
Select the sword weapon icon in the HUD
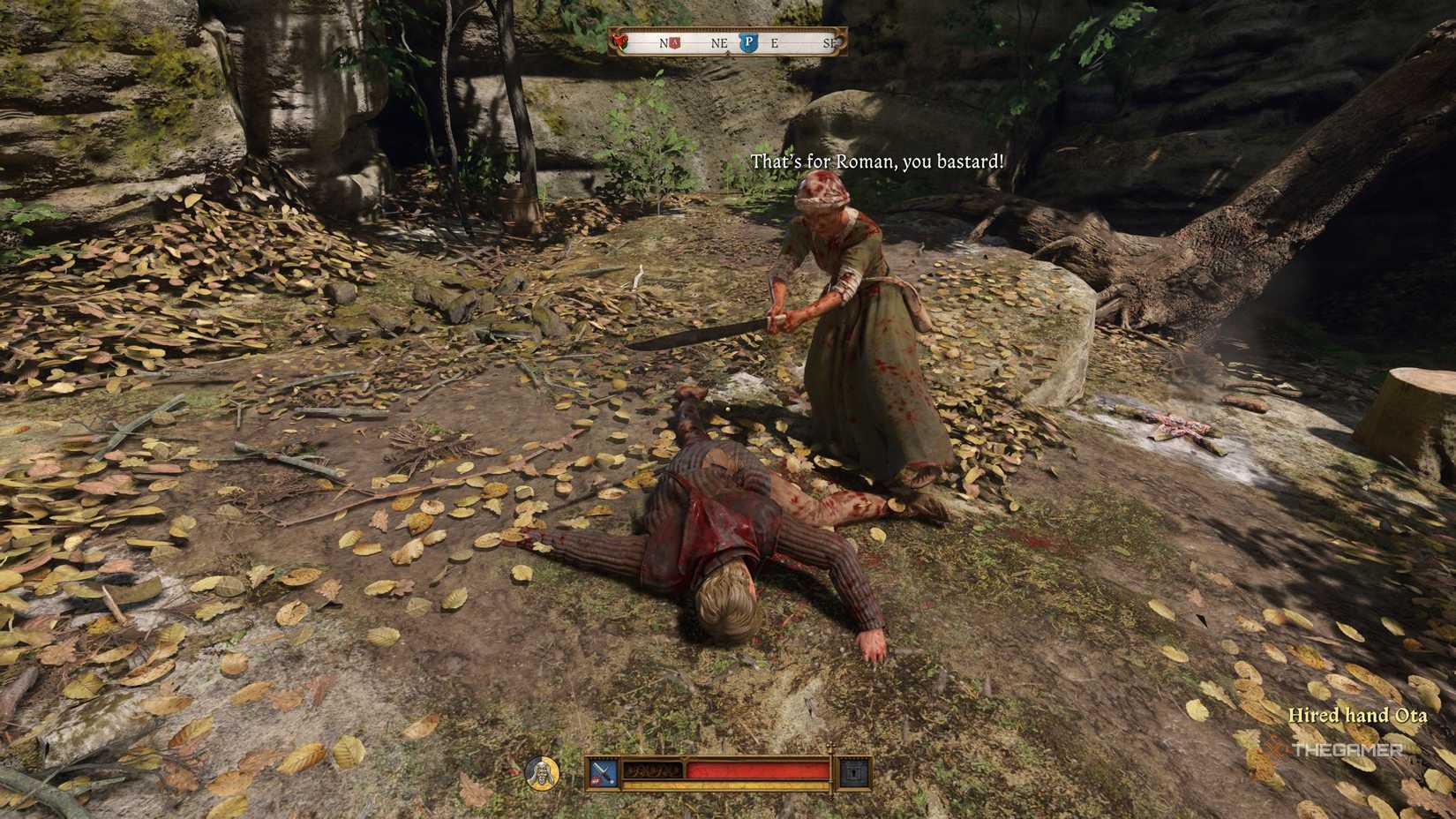[602, 770]
